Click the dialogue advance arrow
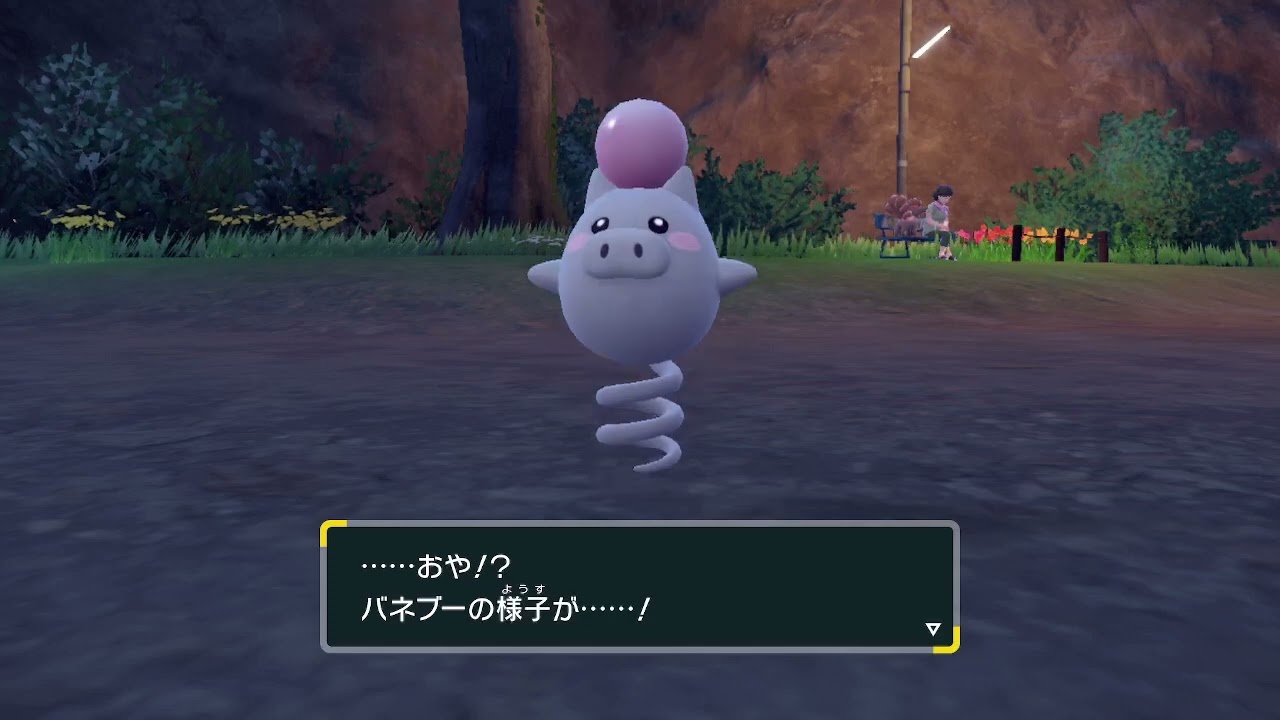Screen dimensions: 1280x720 click(932, 629)
